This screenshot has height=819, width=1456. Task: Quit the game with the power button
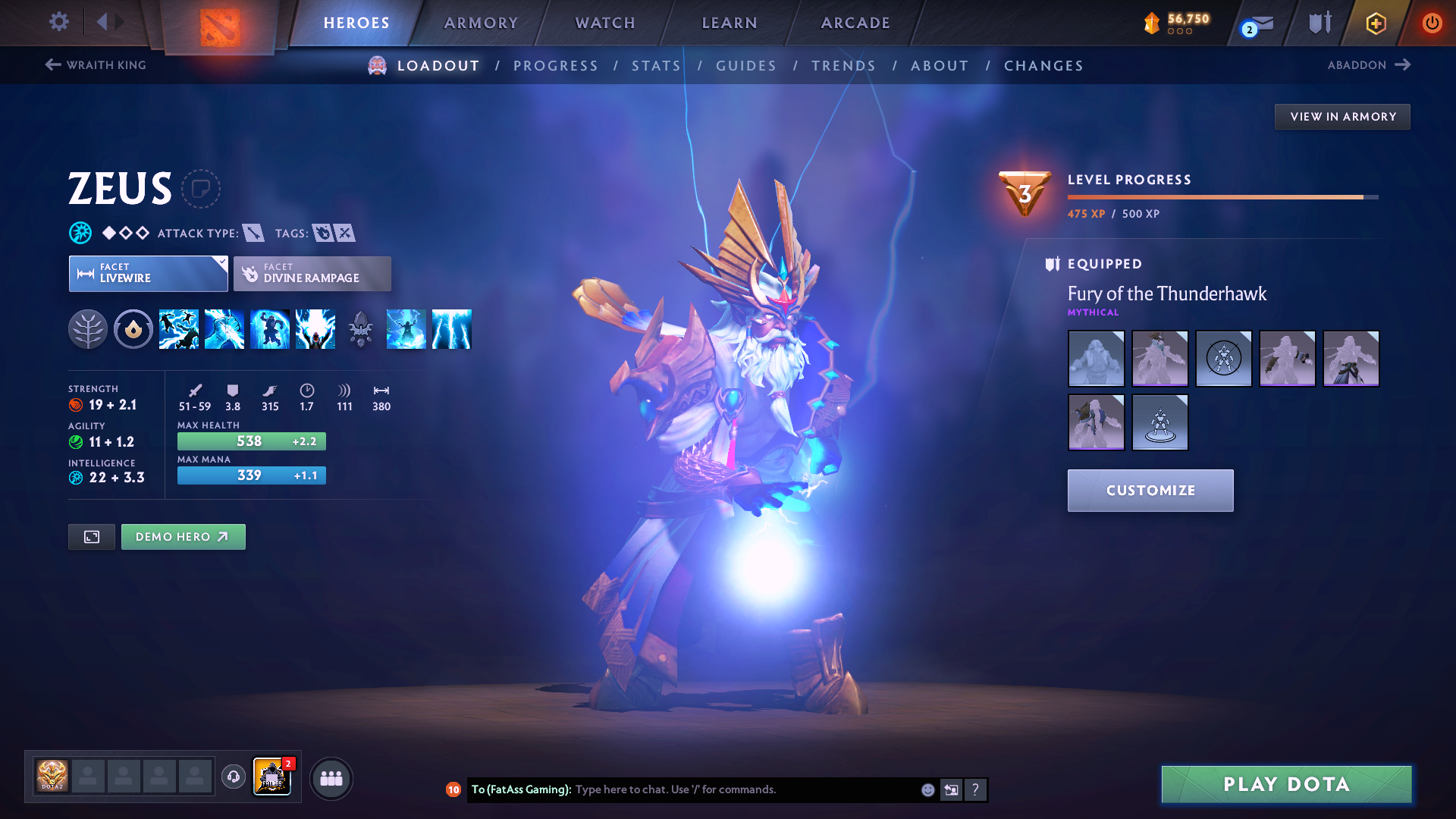point(1432,23)
